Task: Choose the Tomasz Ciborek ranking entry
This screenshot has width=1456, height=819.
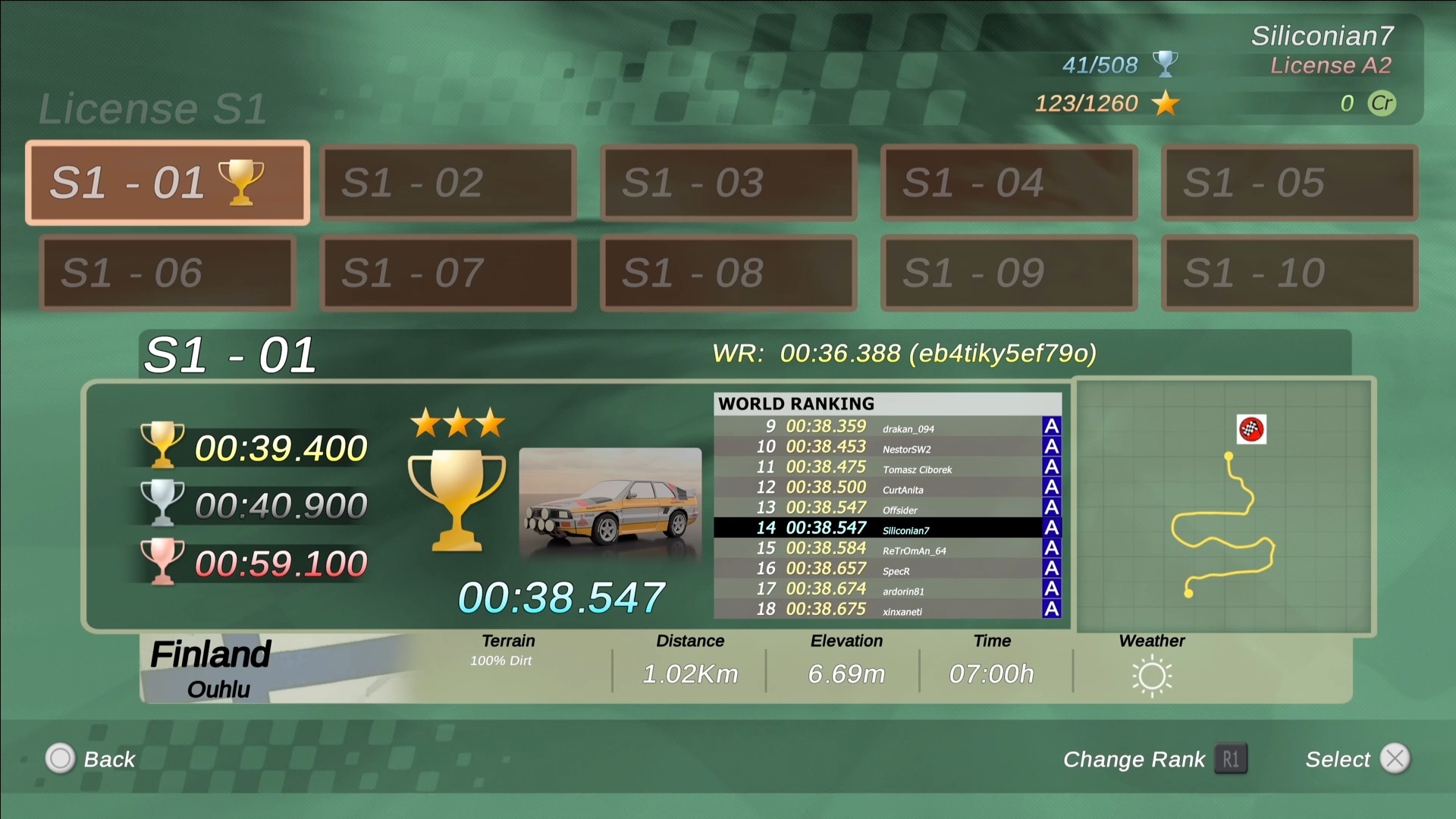Action: (x=887, y=468)
